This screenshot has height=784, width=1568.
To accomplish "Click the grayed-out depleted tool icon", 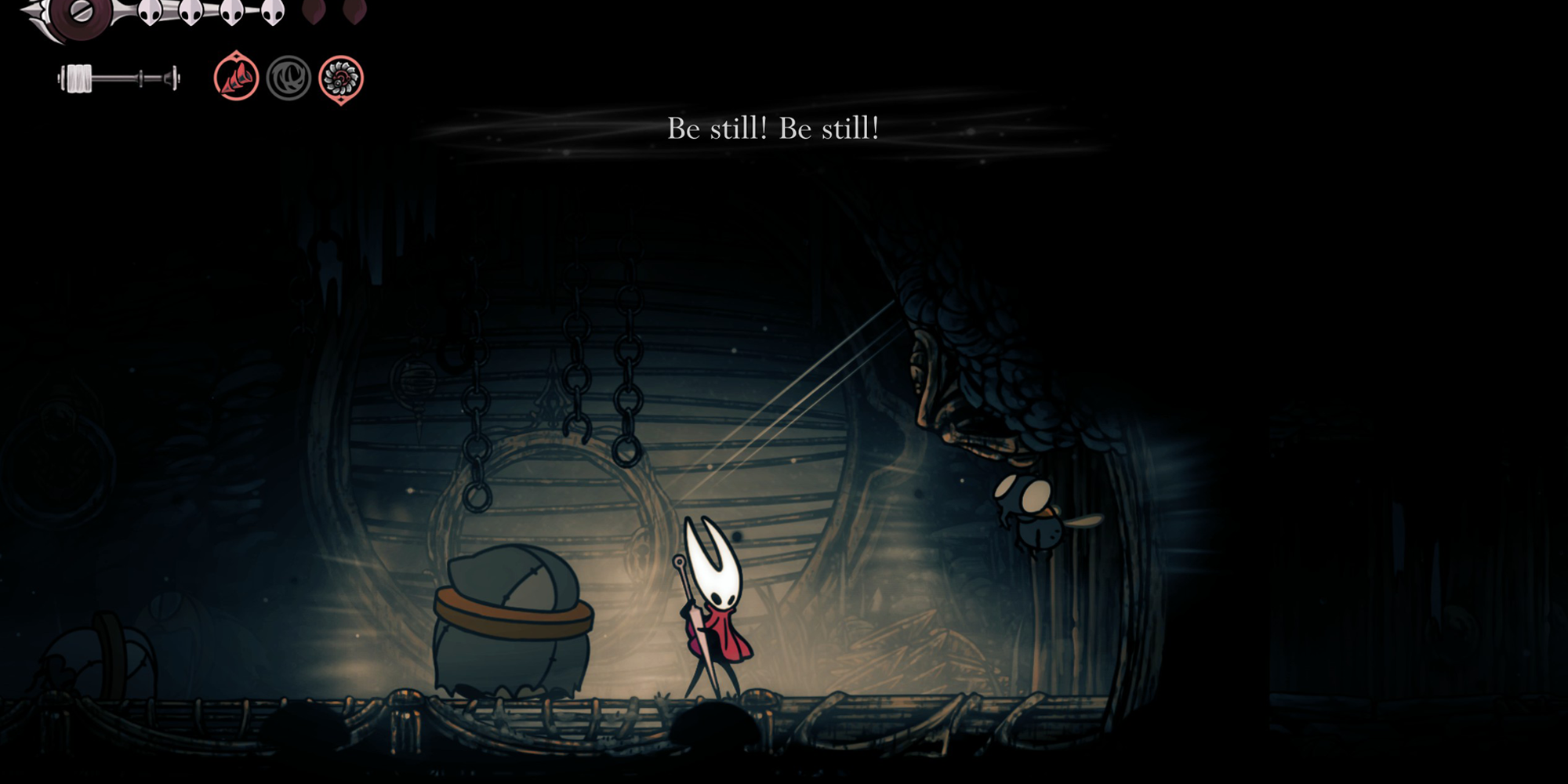I will tap(289, 78).
